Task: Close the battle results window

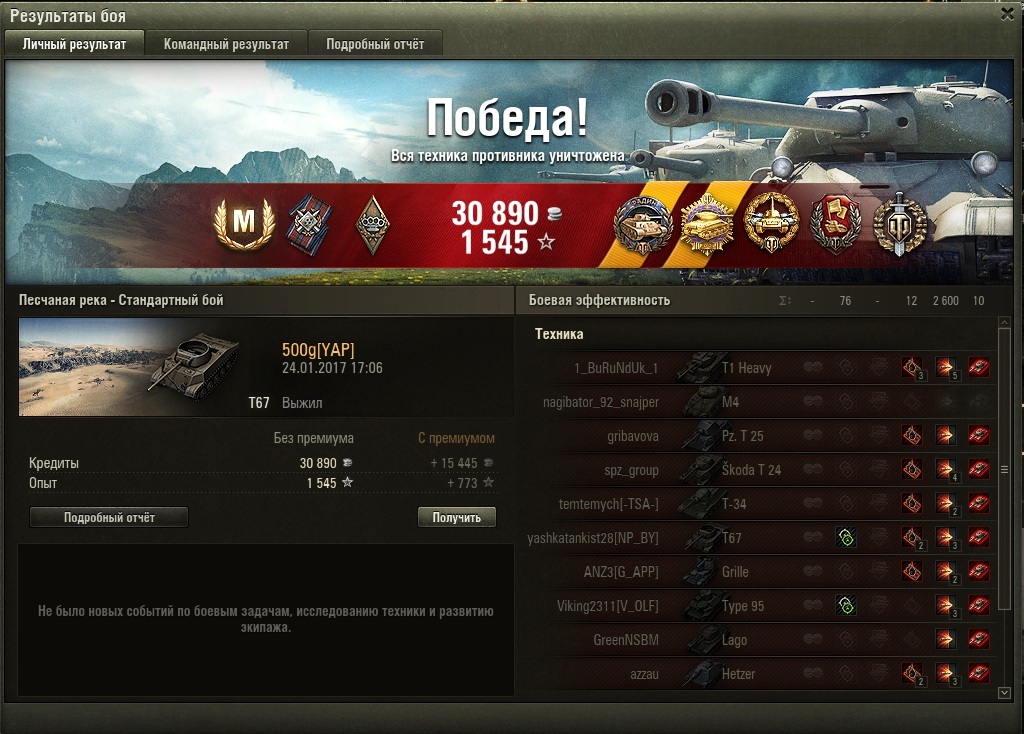Action: click(1008, 14)
